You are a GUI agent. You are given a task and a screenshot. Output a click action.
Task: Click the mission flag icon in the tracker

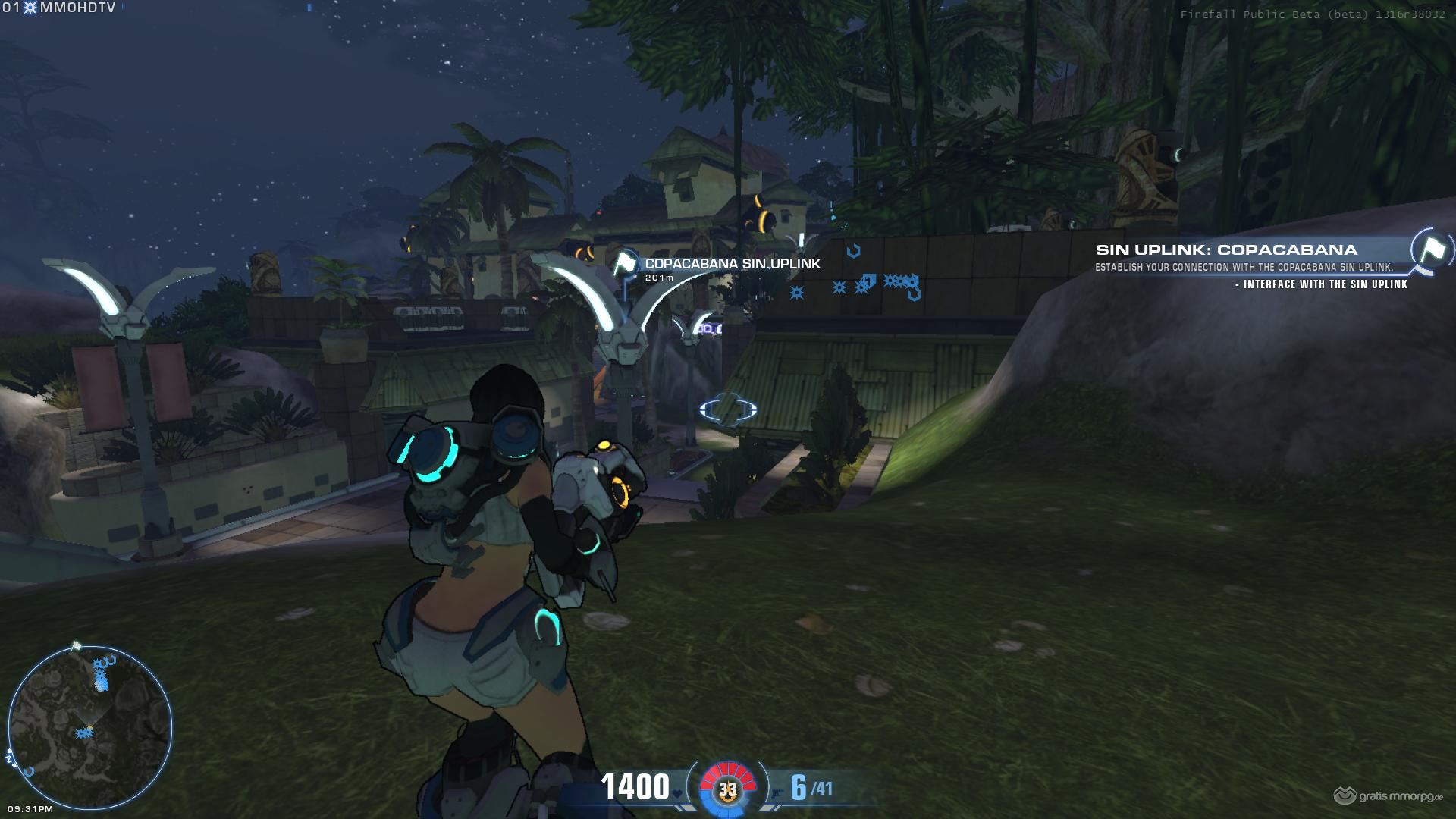(1430, 249)
